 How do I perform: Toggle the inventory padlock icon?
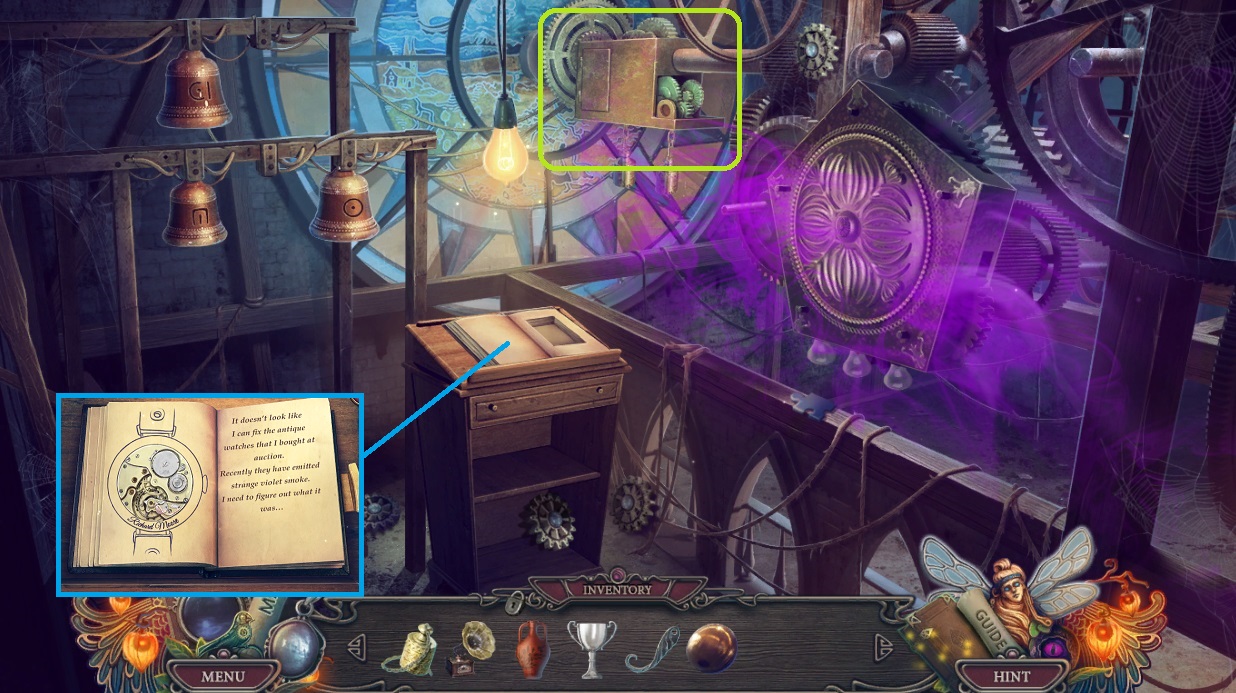pyautogui.click(x=513, y=601)
